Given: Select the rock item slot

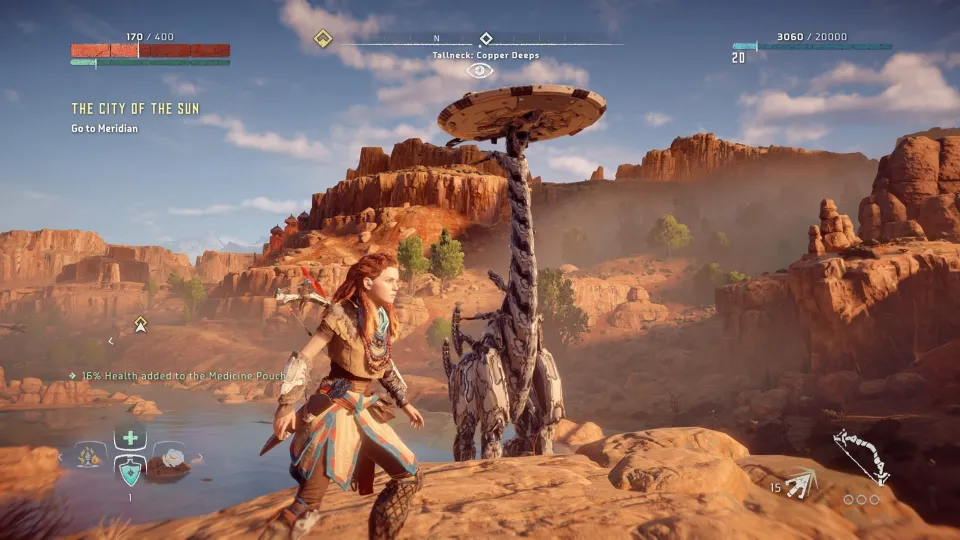Looking at the screenshot, I should (x=172, y=458).
